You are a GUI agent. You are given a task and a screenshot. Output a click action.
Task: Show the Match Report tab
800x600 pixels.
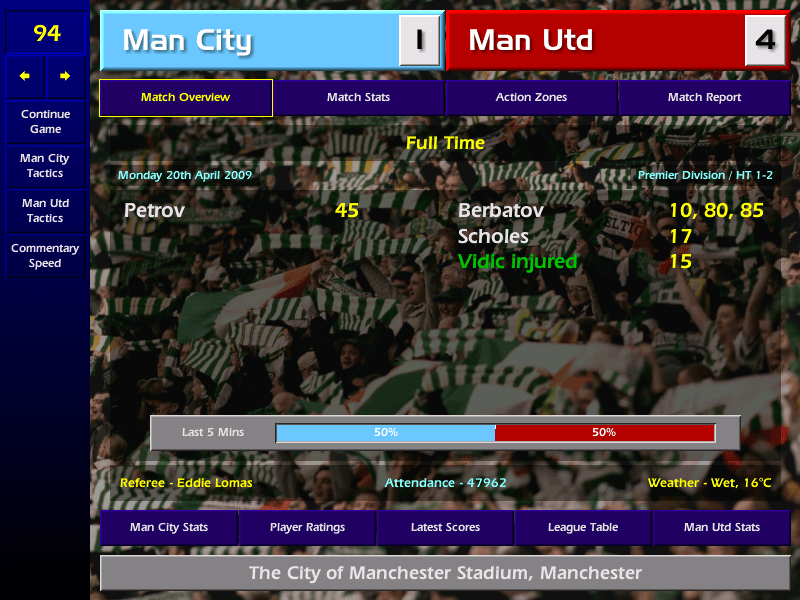click(x=704, y=98)
